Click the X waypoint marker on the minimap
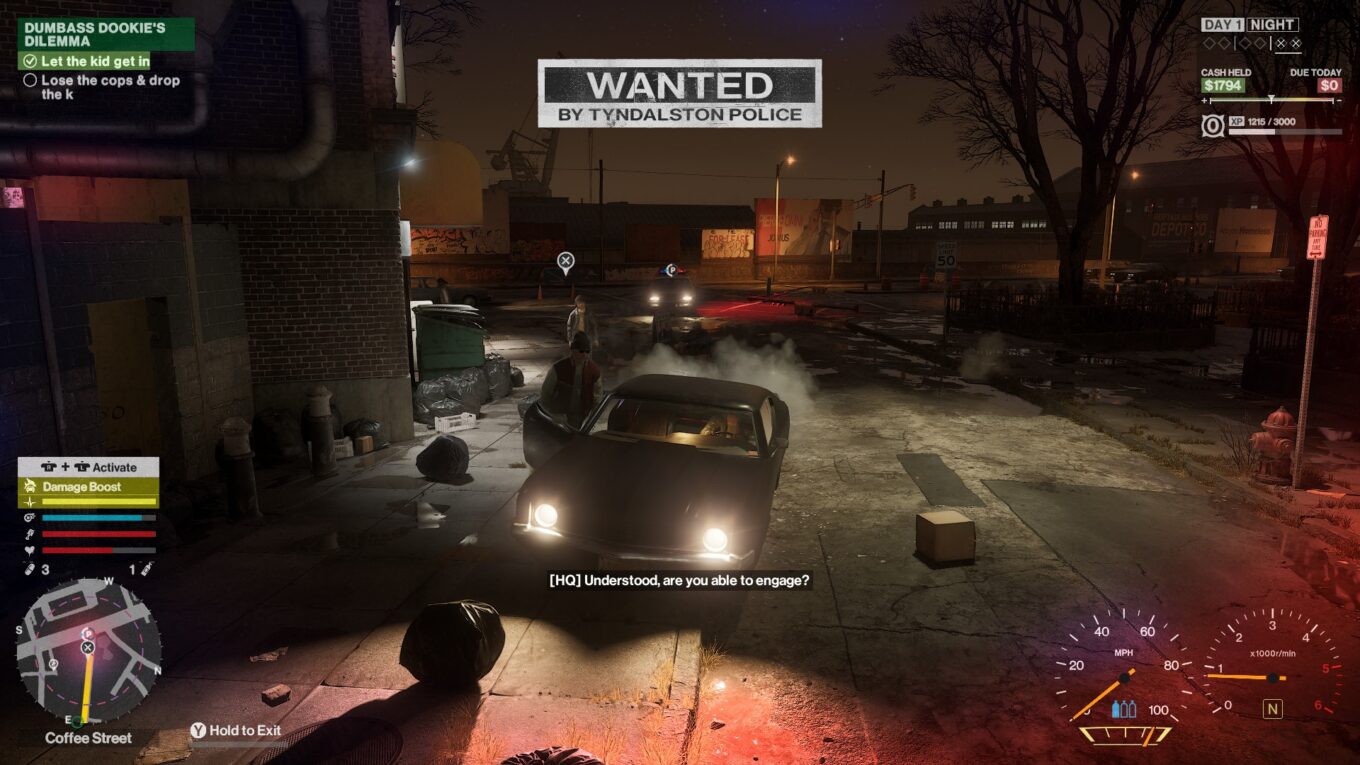 click(88, 648)
